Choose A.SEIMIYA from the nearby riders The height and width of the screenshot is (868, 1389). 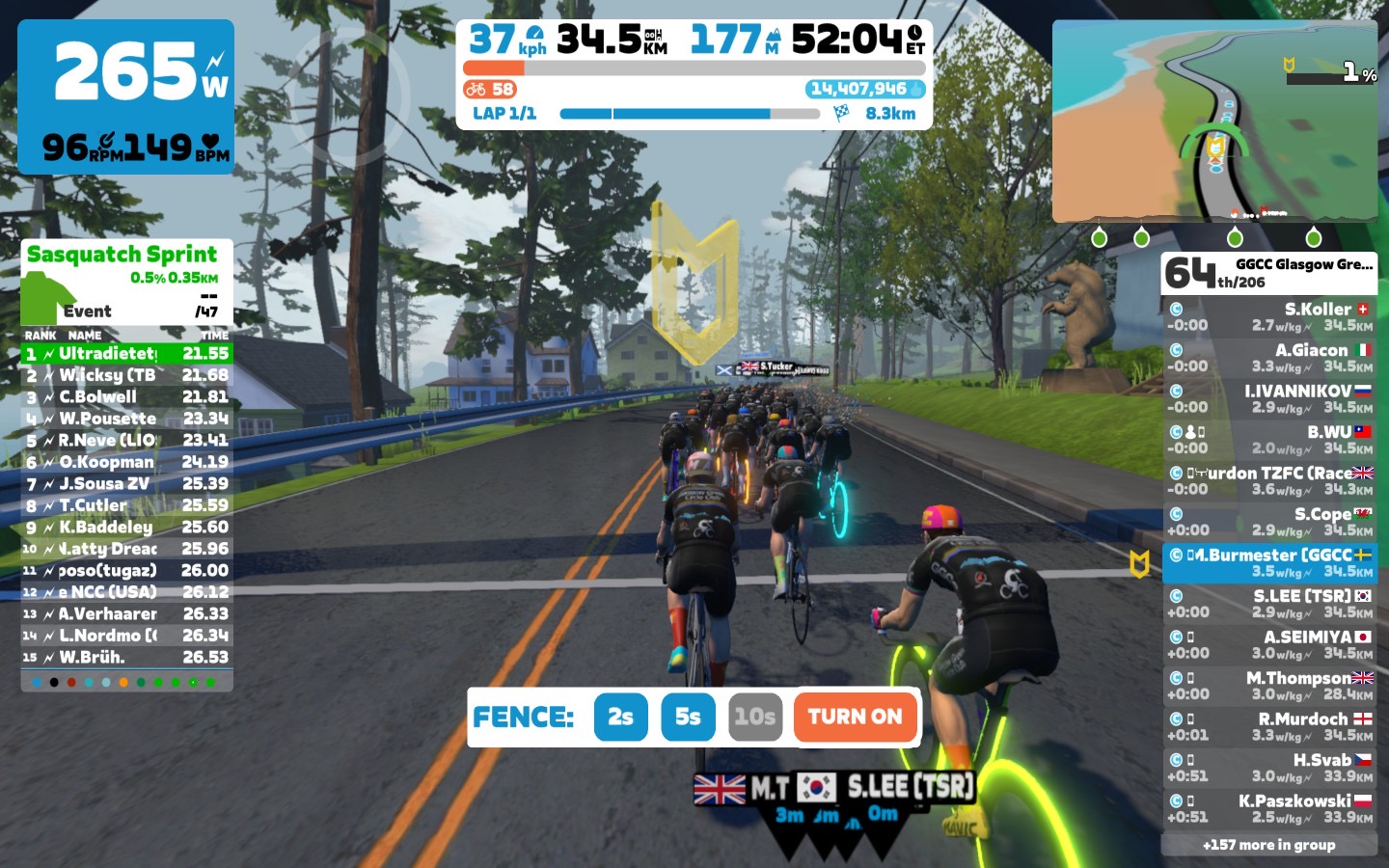click(1269, 644)
